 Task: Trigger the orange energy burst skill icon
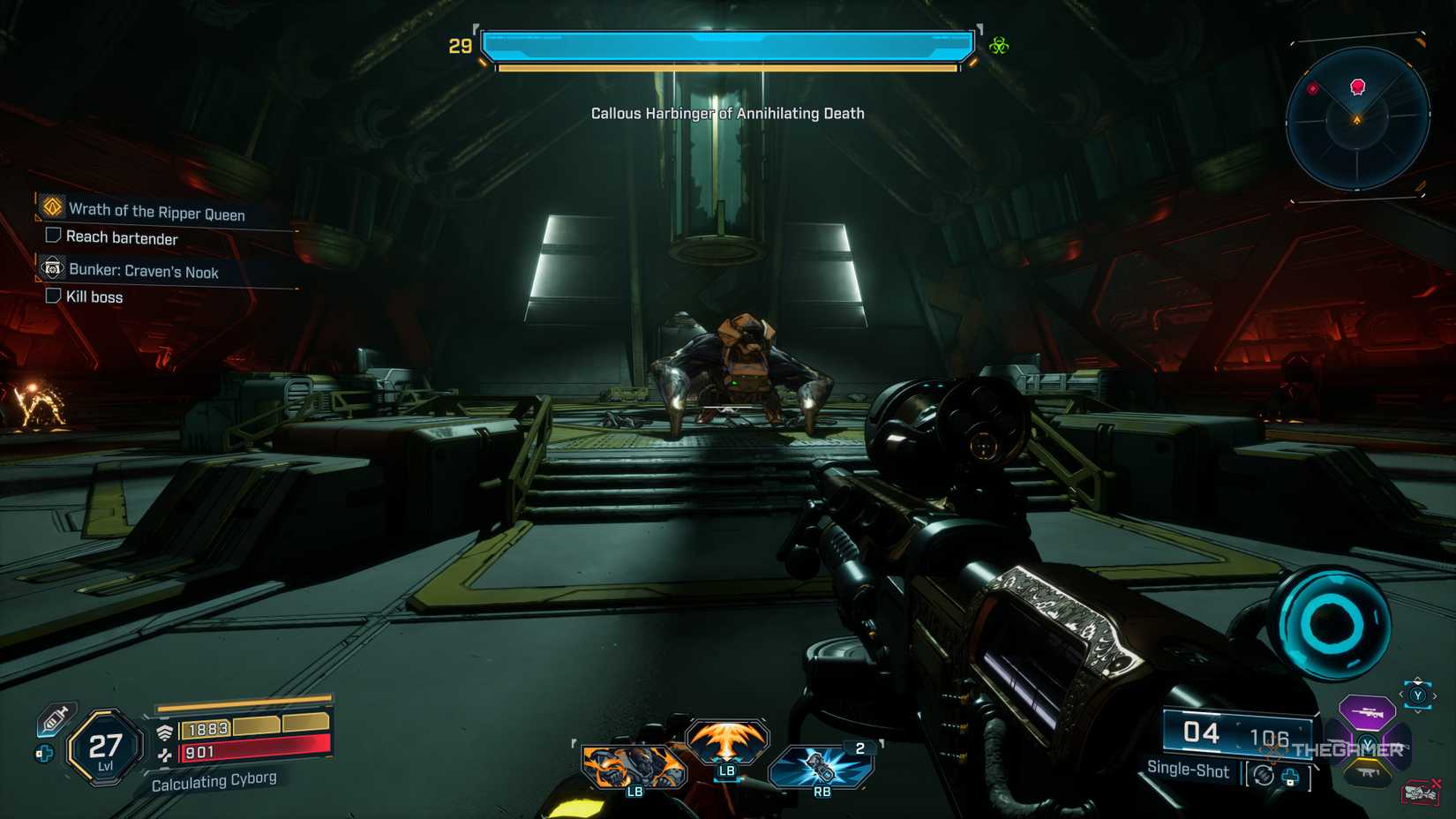click(726, 741)
